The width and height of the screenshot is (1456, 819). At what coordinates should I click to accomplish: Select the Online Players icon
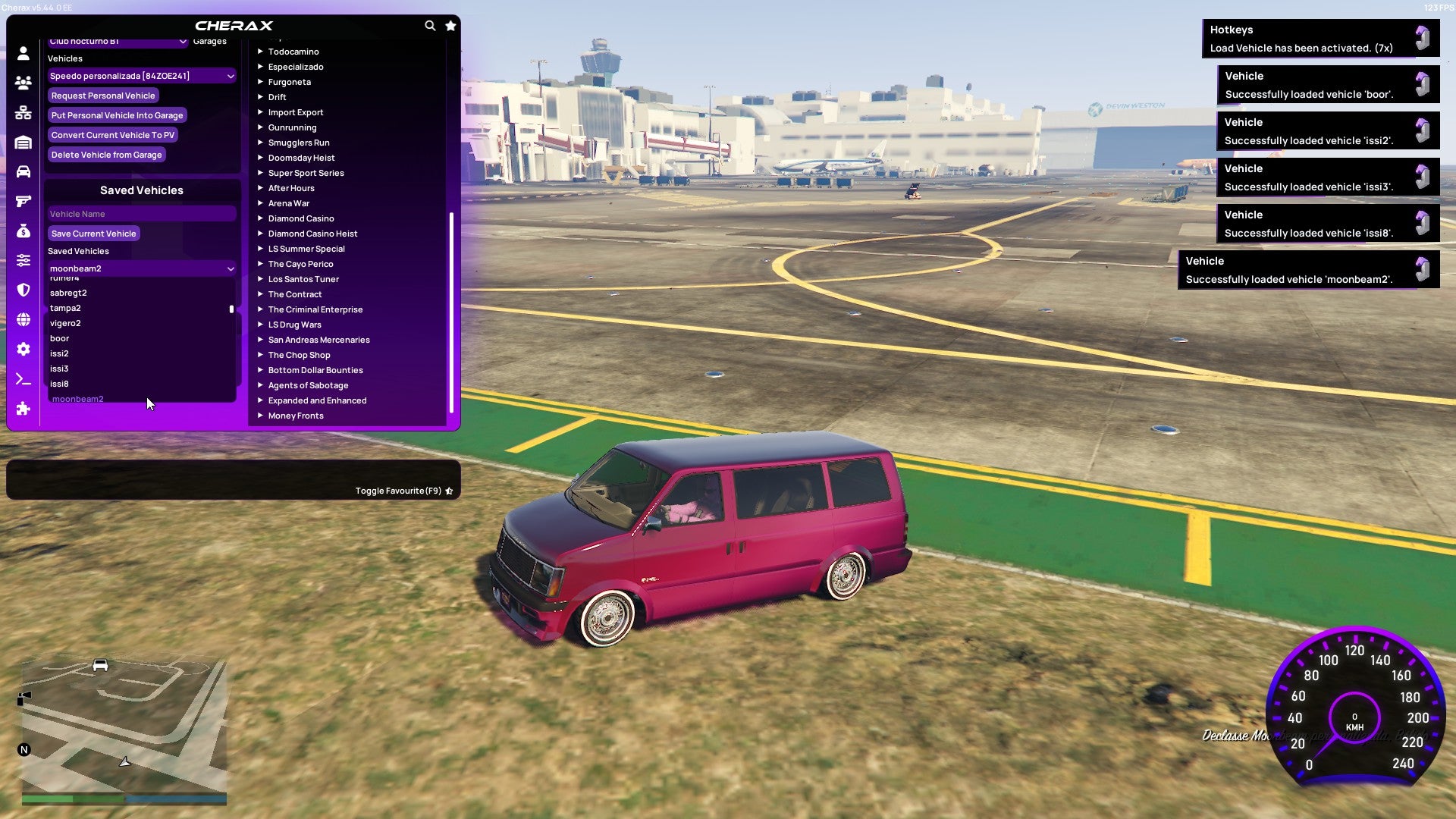pos(23,83)
